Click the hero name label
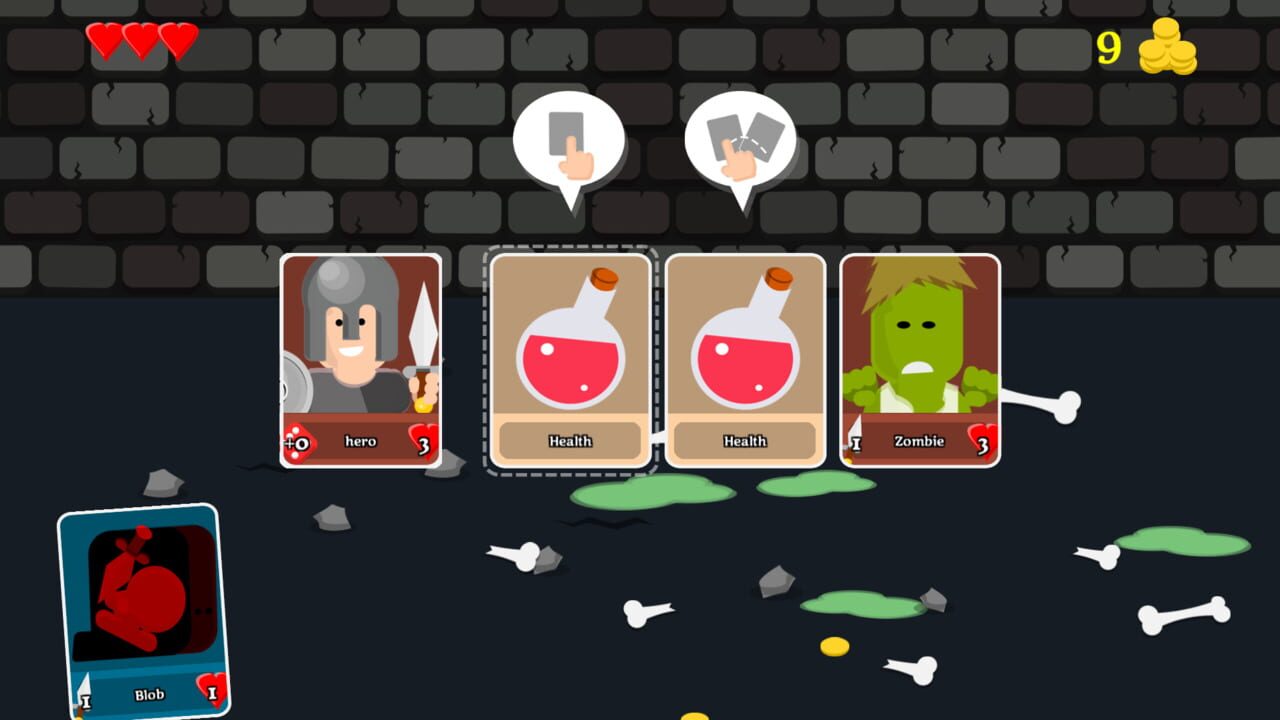Screen dimensions: 1280x720 click(362, 441)
